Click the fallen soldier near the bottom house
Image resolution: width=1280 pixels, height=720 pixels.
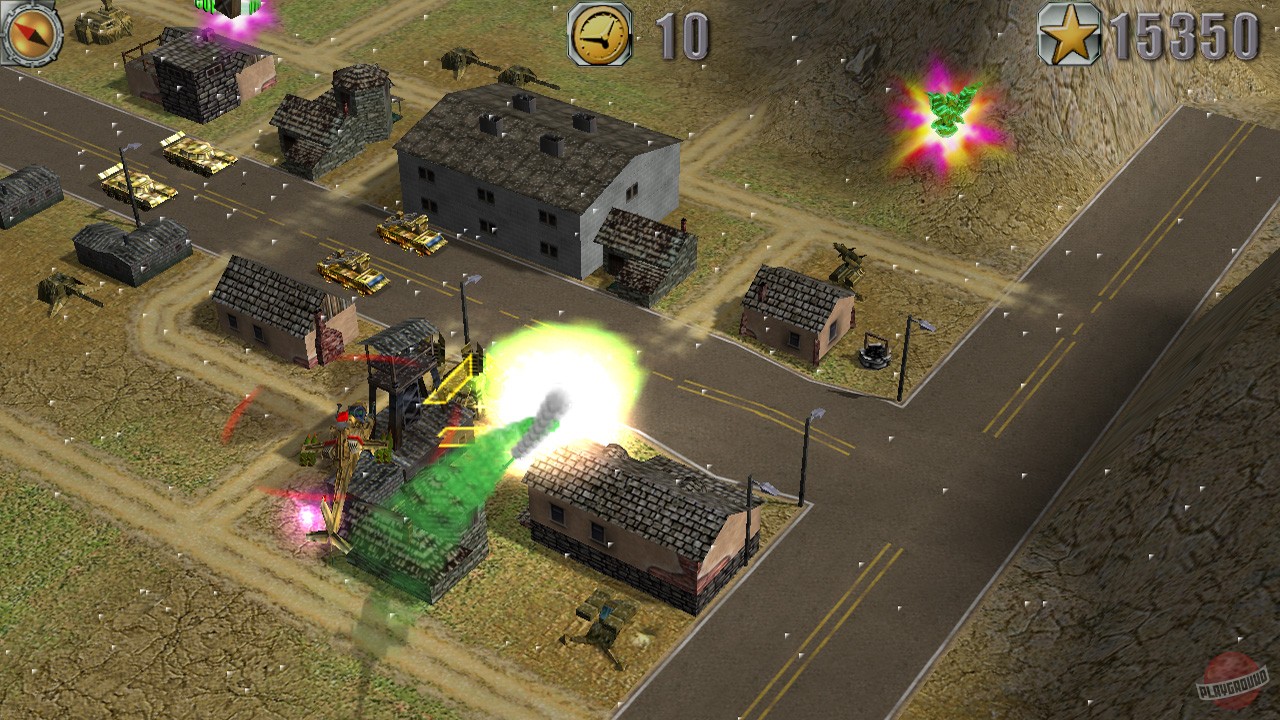click(600, 625)
